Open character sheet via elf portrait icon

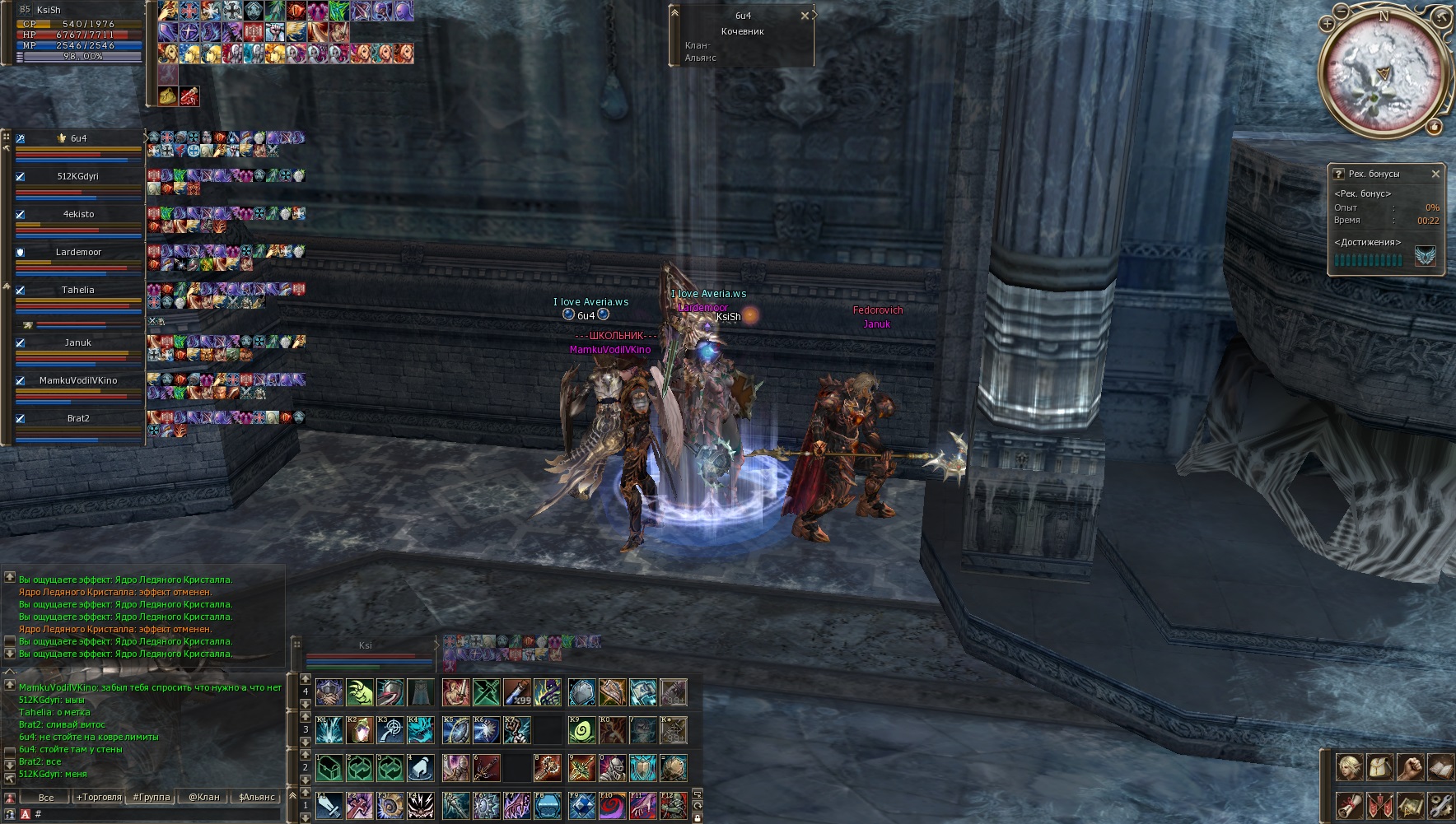click(x=1349, y=767)
